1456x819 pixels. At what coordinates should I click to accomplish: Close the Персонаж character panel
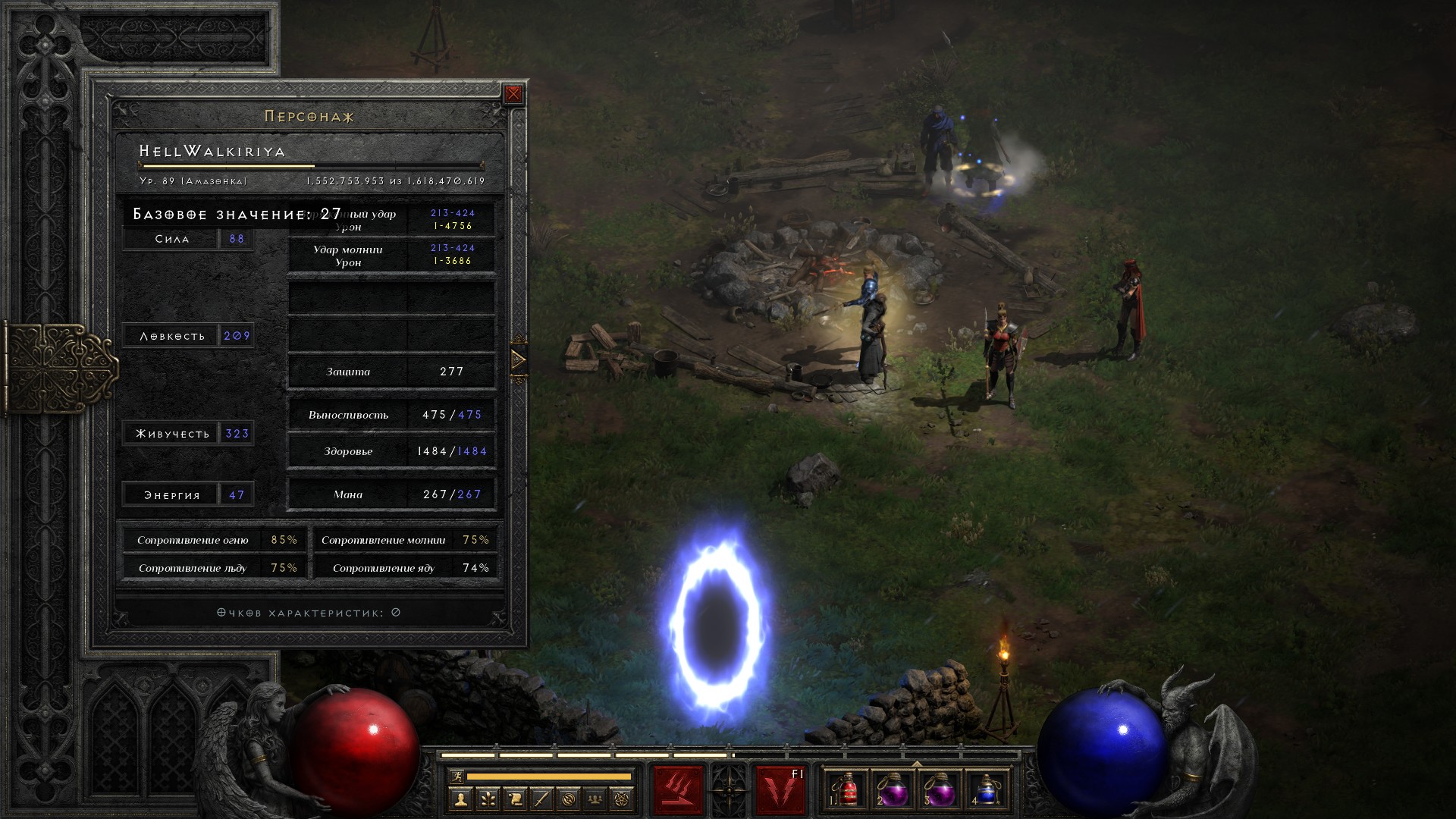(x=513, y=94)
